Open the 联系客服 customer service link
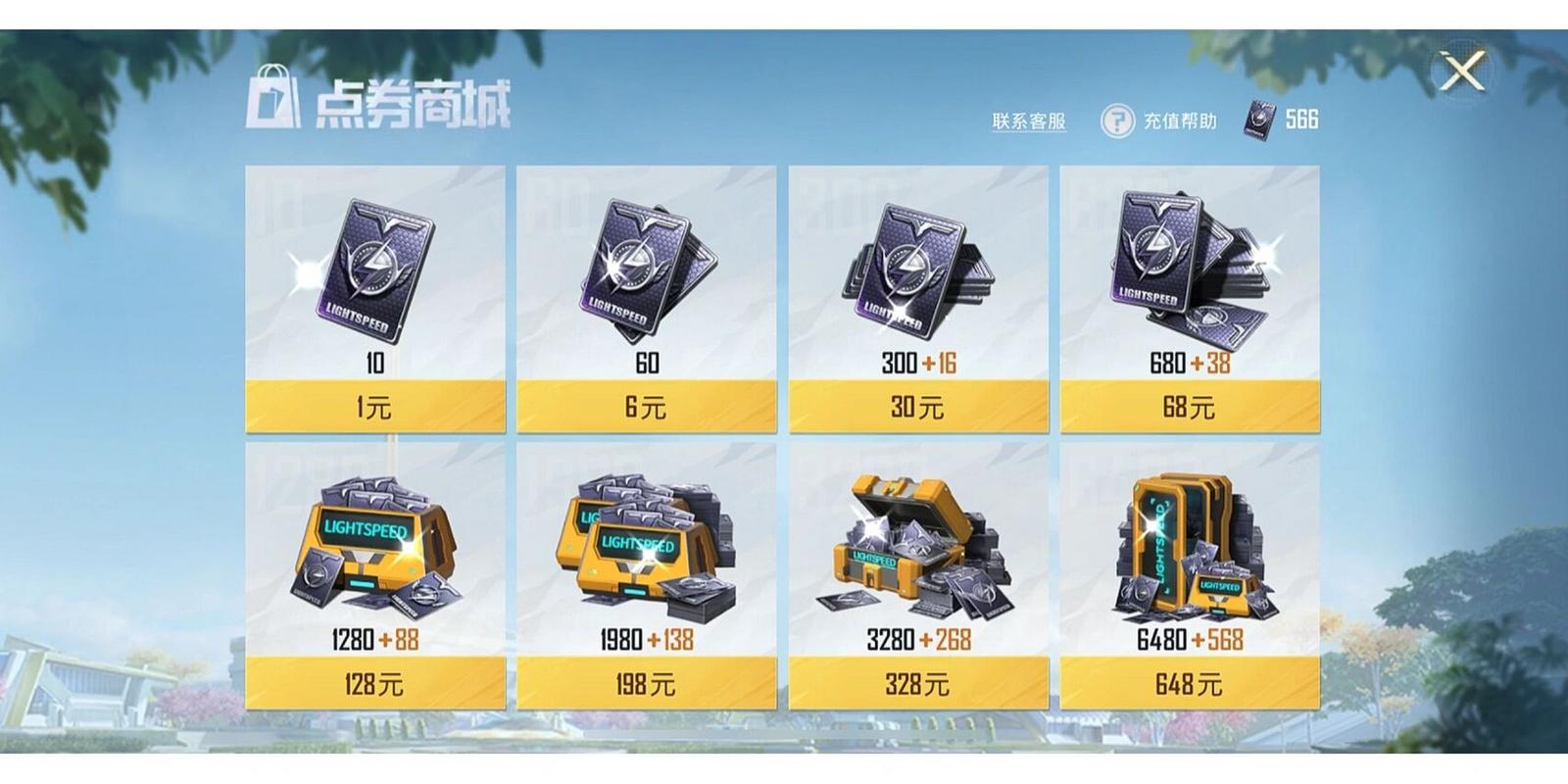This screenshot has width=1568, height=784. point(1028,122)
